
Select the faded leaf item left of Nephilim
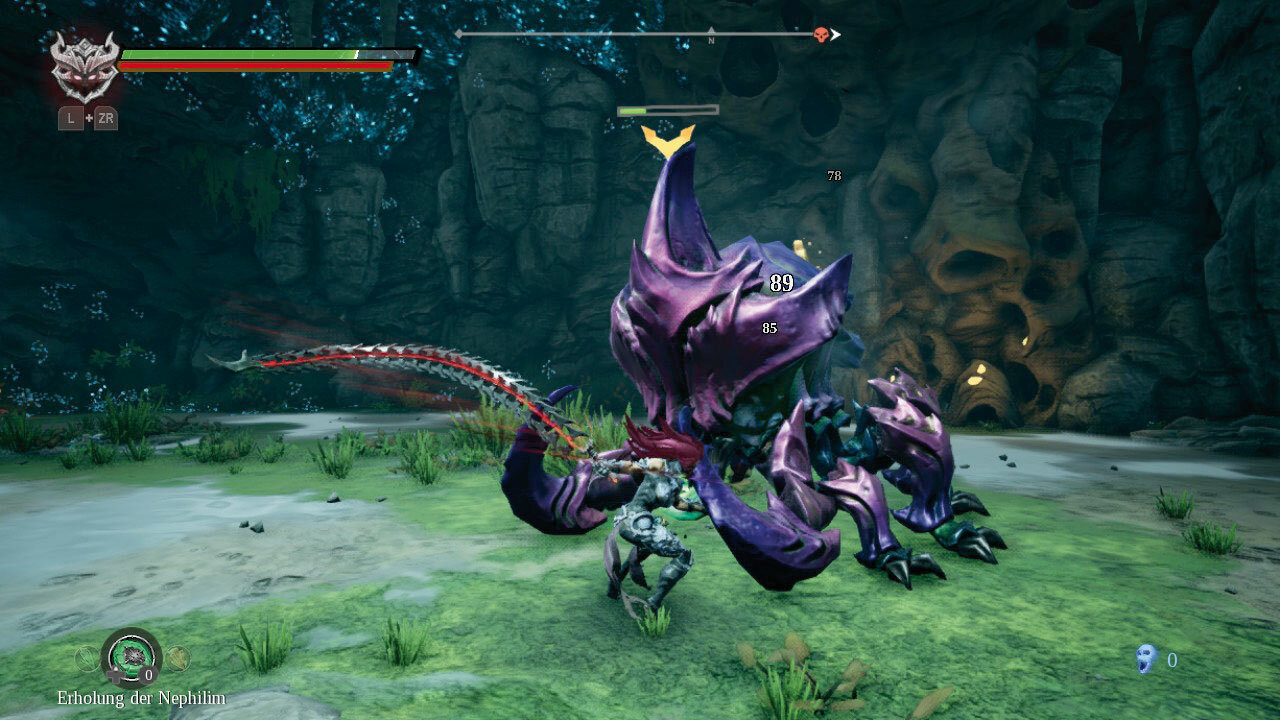(x=88, y=658)
